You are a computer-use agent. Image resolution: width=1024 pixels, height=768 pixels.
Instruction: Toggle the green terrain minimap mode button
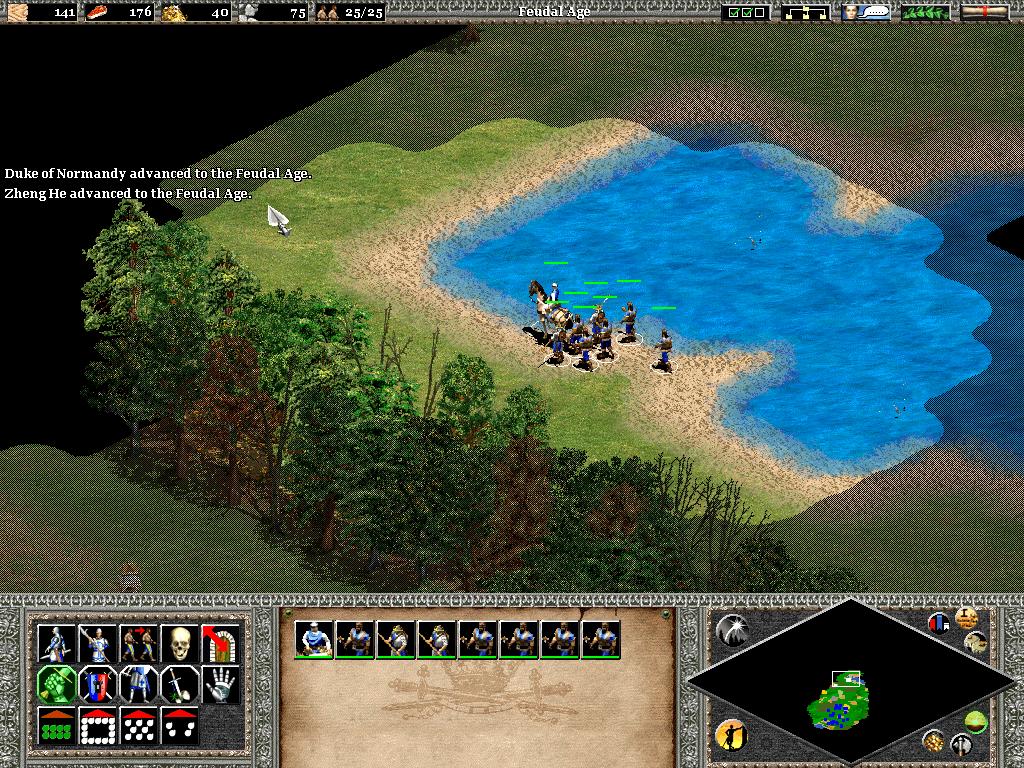coord(976,720)
